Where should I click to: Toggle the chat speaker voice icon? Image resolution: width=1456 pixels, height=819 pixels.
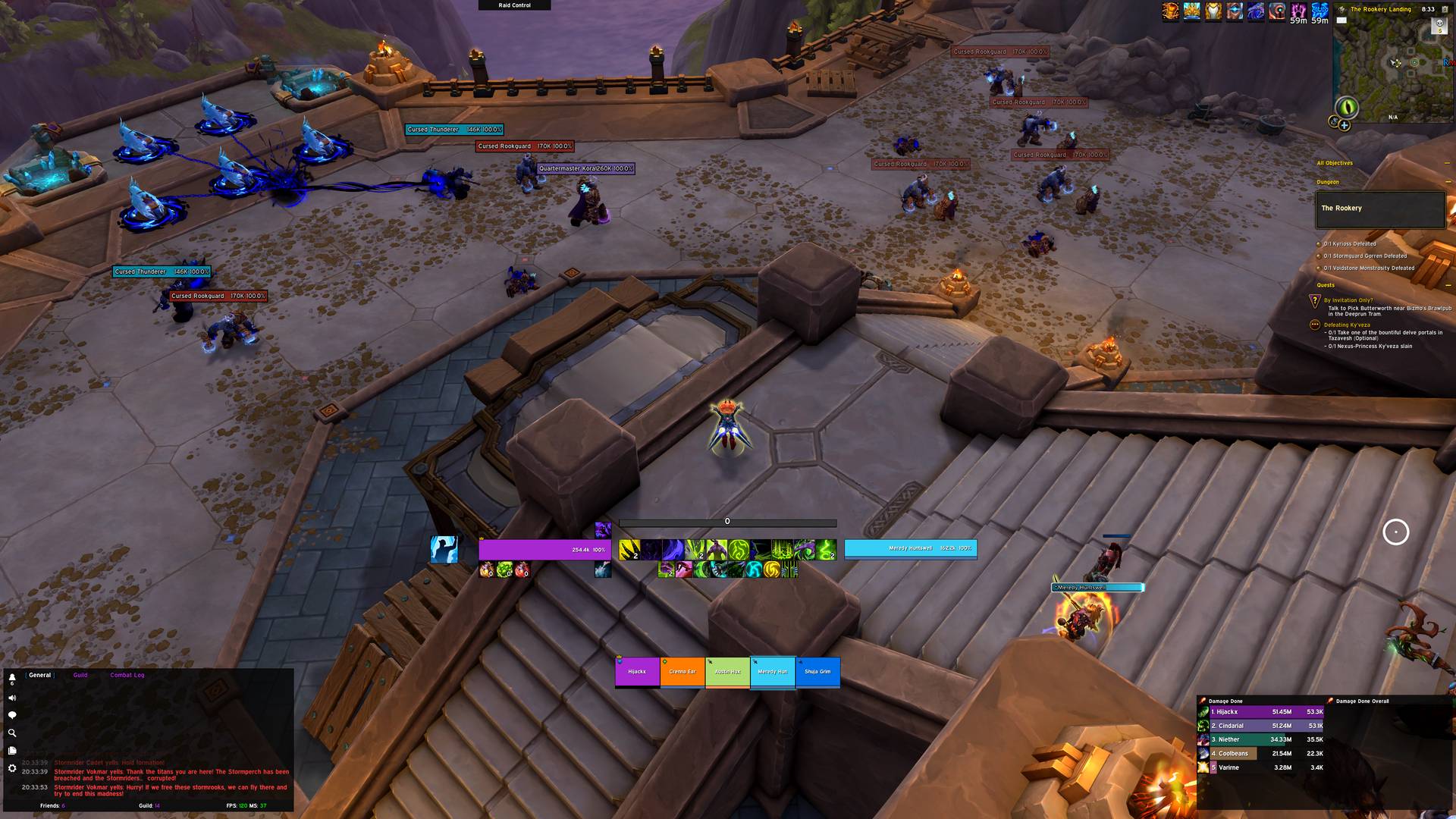point(12,698)
